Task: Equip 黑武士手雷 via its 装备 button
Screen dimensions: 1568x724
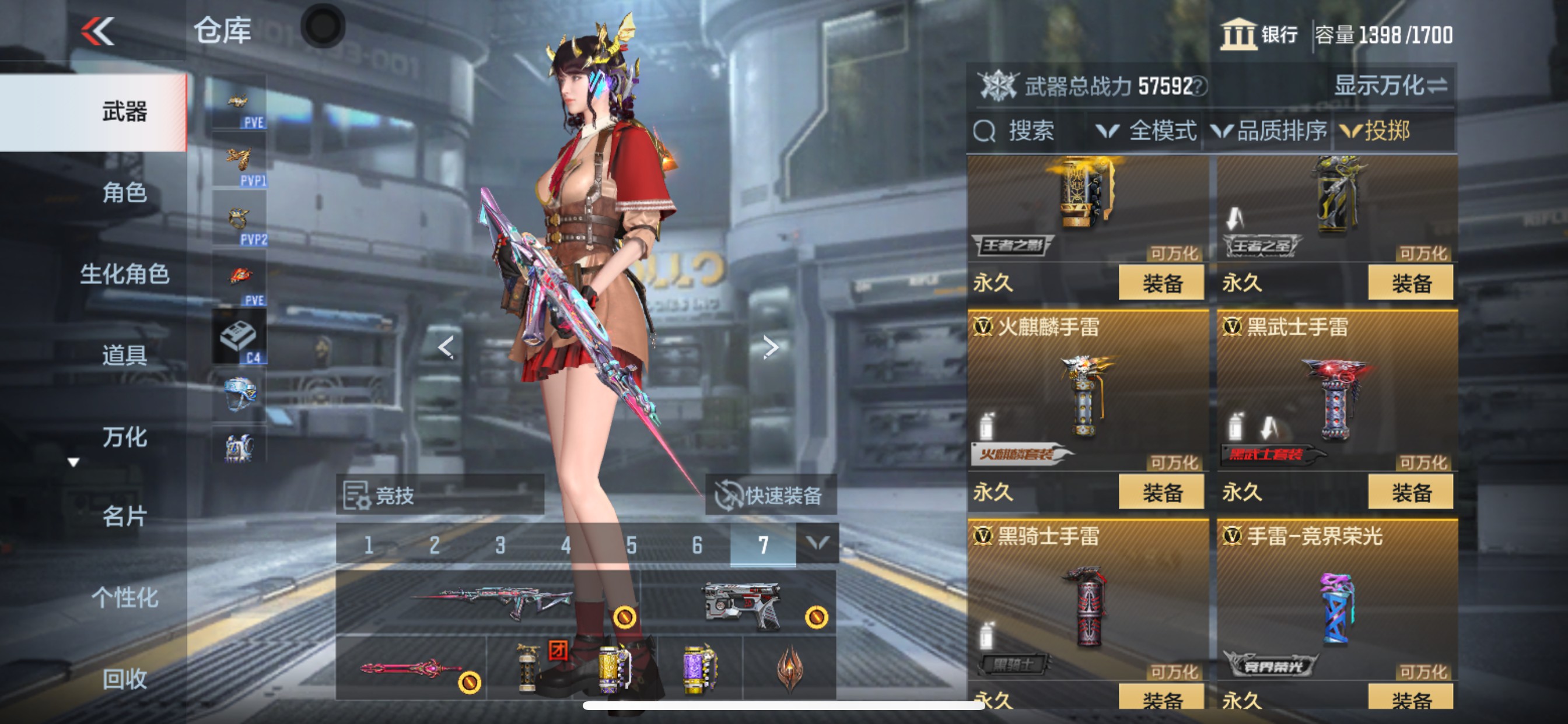Action: click(x=1411, y=491)
